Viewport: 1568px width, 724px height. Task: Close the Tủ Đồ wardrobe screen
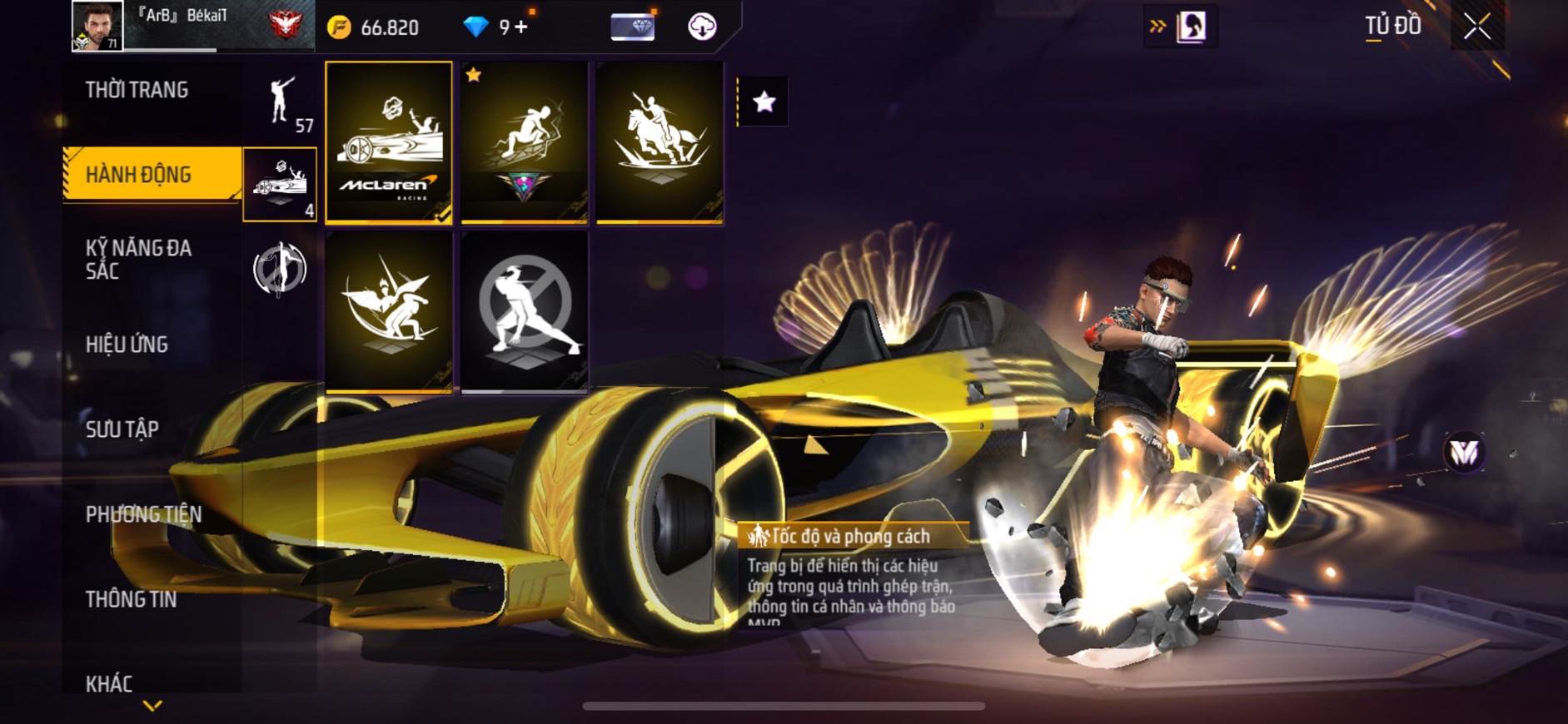click(1477, 27)
